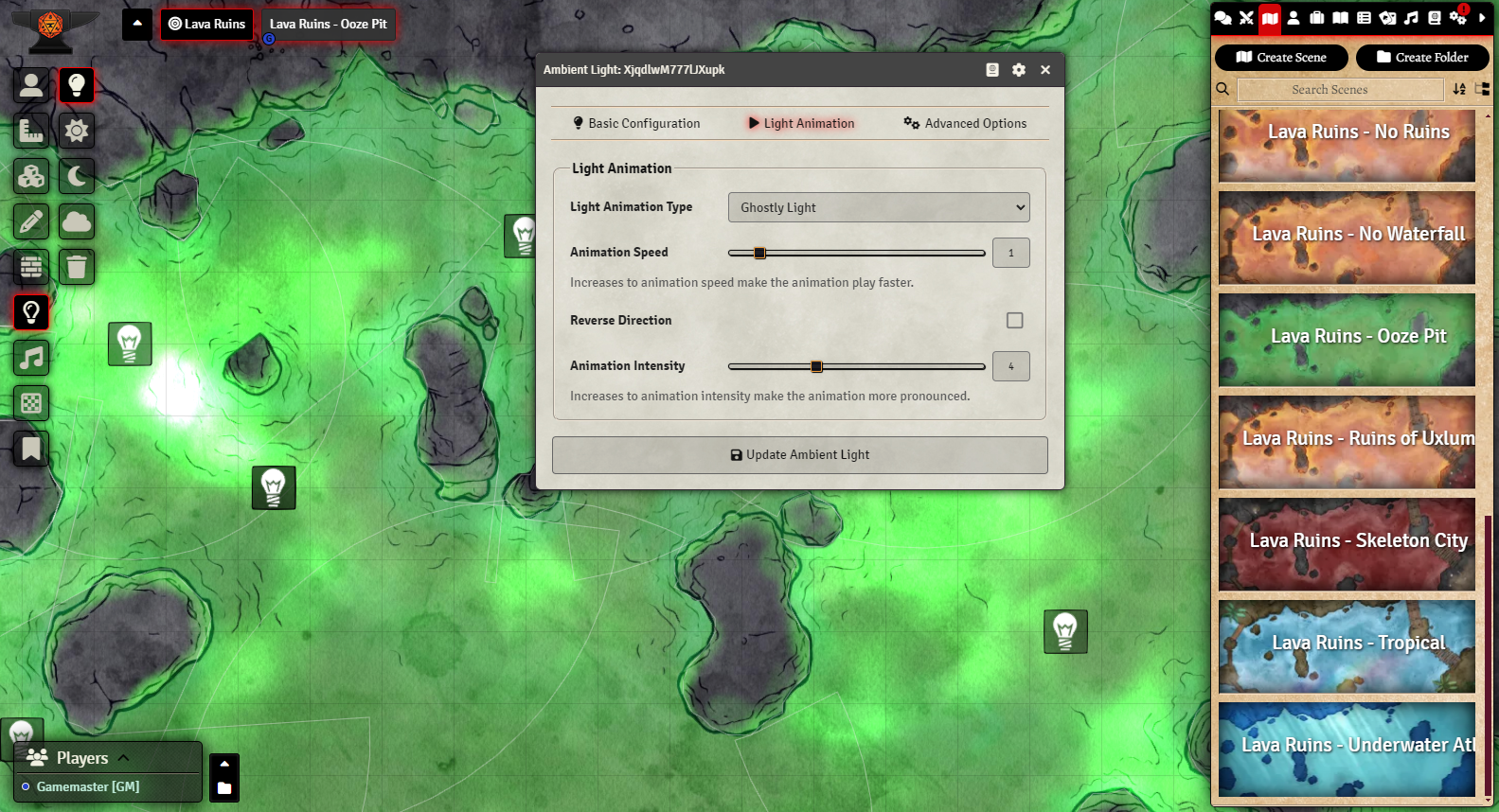Image resolution: width=1499 pixels, height=812 pixels.
Task: Click the Update Ambient Light button
Action: [799, 455]
